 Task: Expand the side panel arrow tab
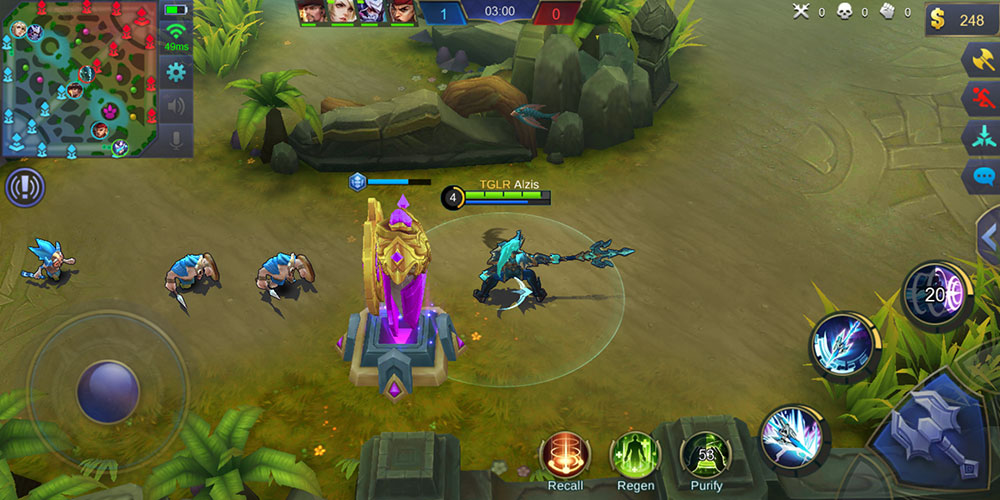point(988,237)
